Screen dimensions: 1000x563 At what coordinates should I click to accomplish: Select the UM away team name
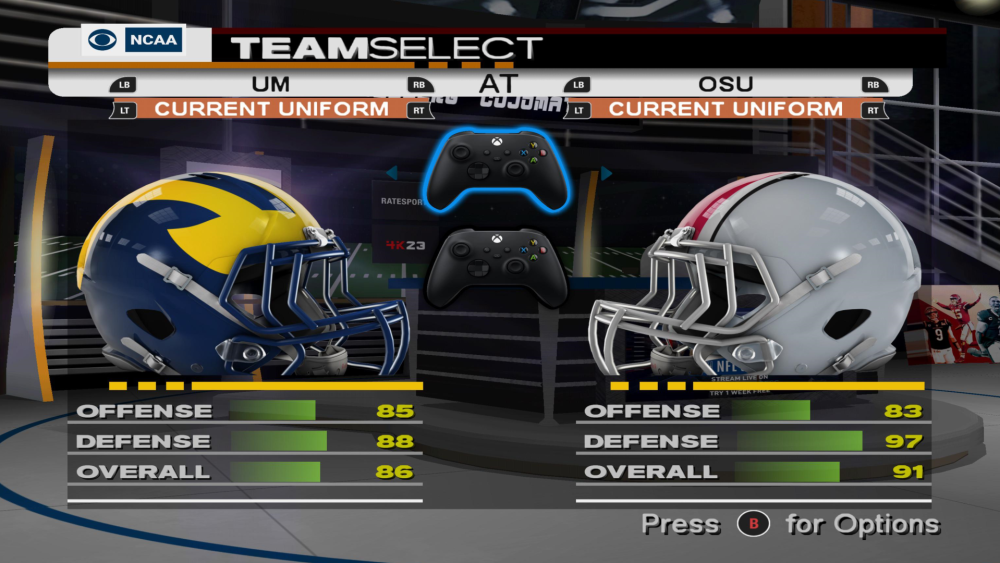270,84
